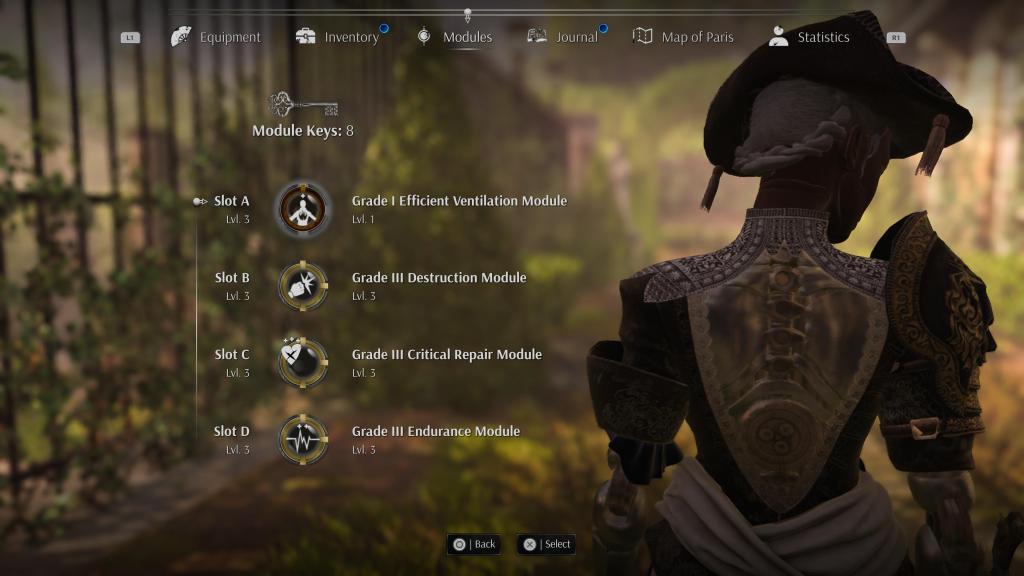Viewport: 1024px width, 576px height.
Task: Open the Journal tab
Action: pos(563,37)
